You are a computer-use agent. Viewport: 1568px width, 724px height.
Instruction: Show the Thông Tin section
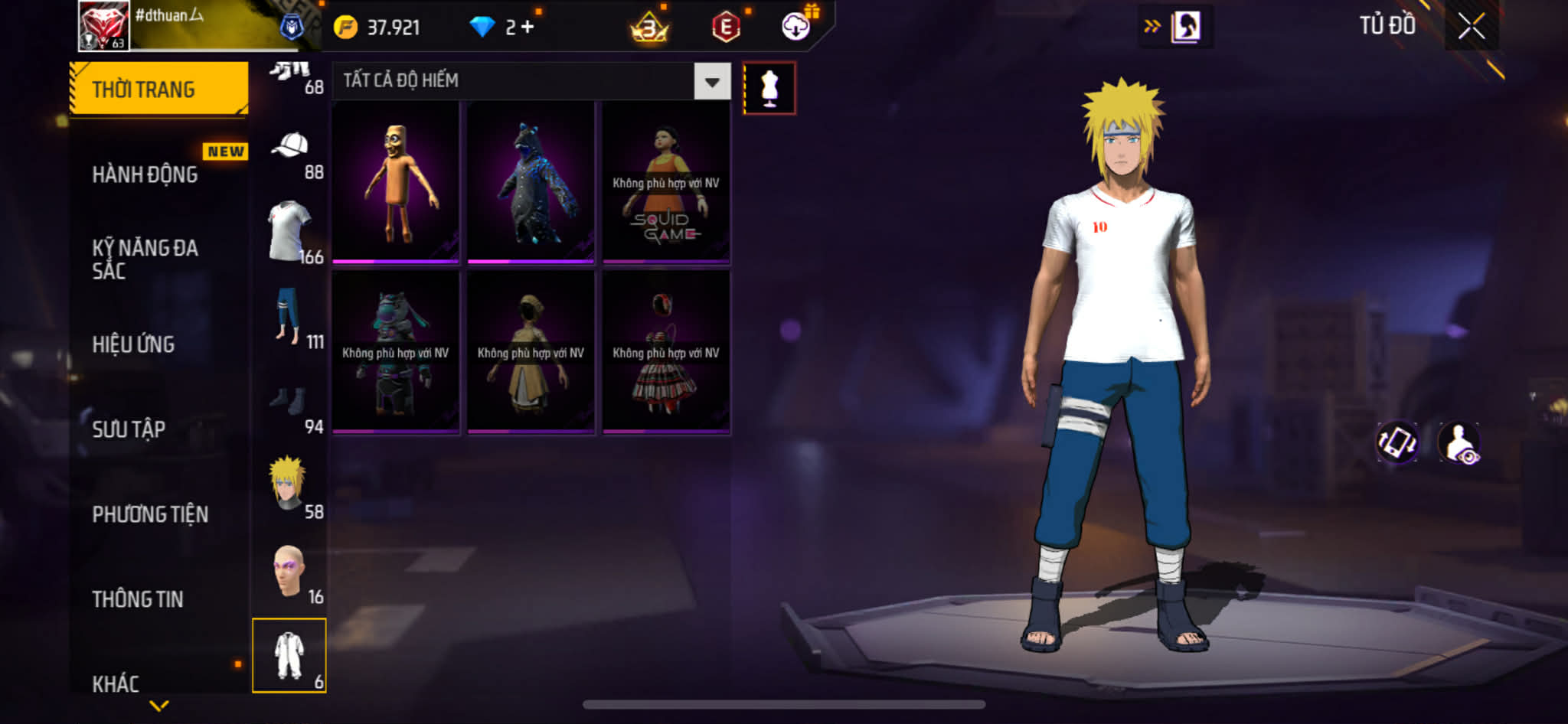coord(138,599)
